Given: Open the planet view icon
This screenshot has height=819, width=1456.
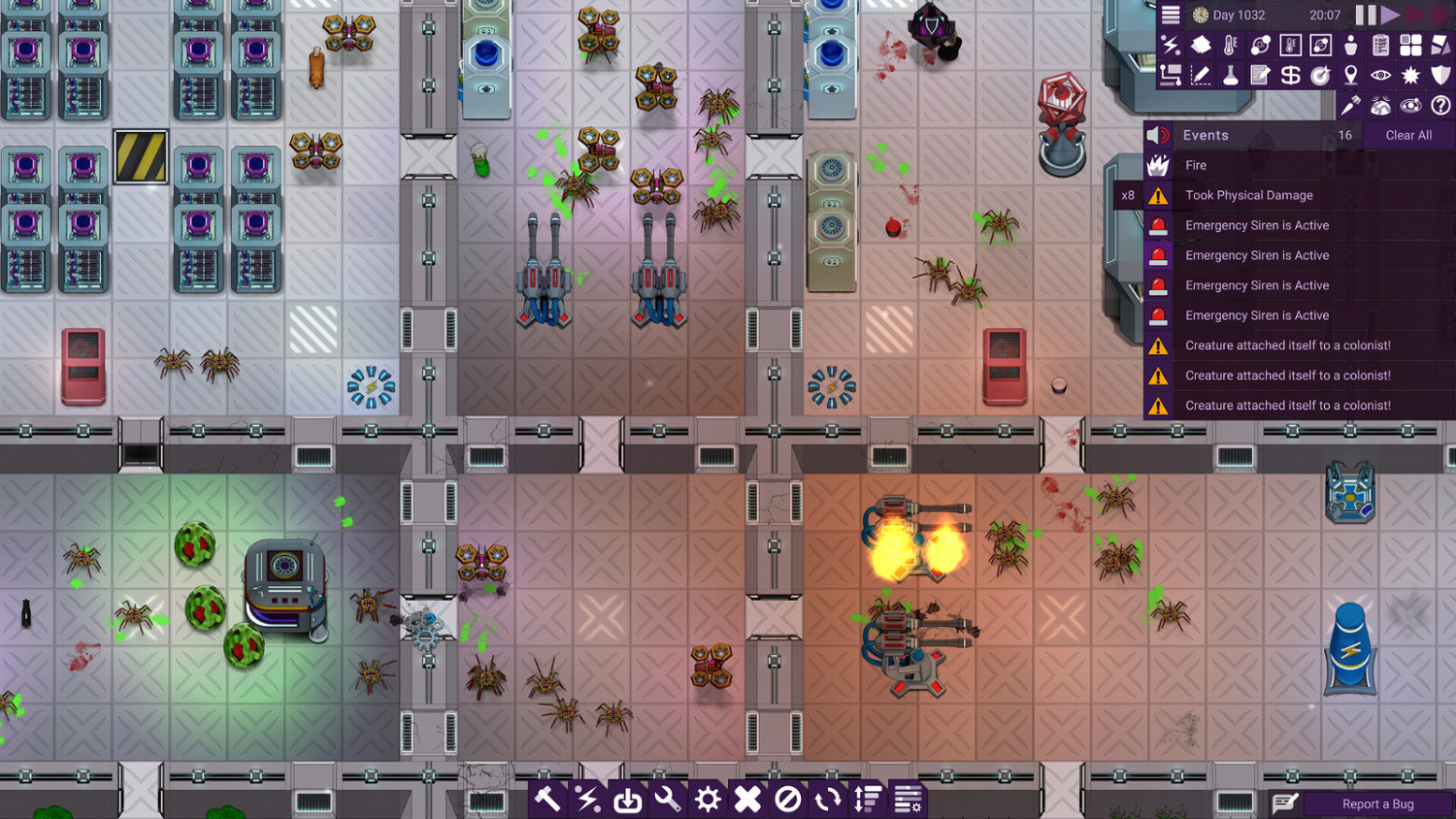Looking at the screenshot, I should 1380,105.
